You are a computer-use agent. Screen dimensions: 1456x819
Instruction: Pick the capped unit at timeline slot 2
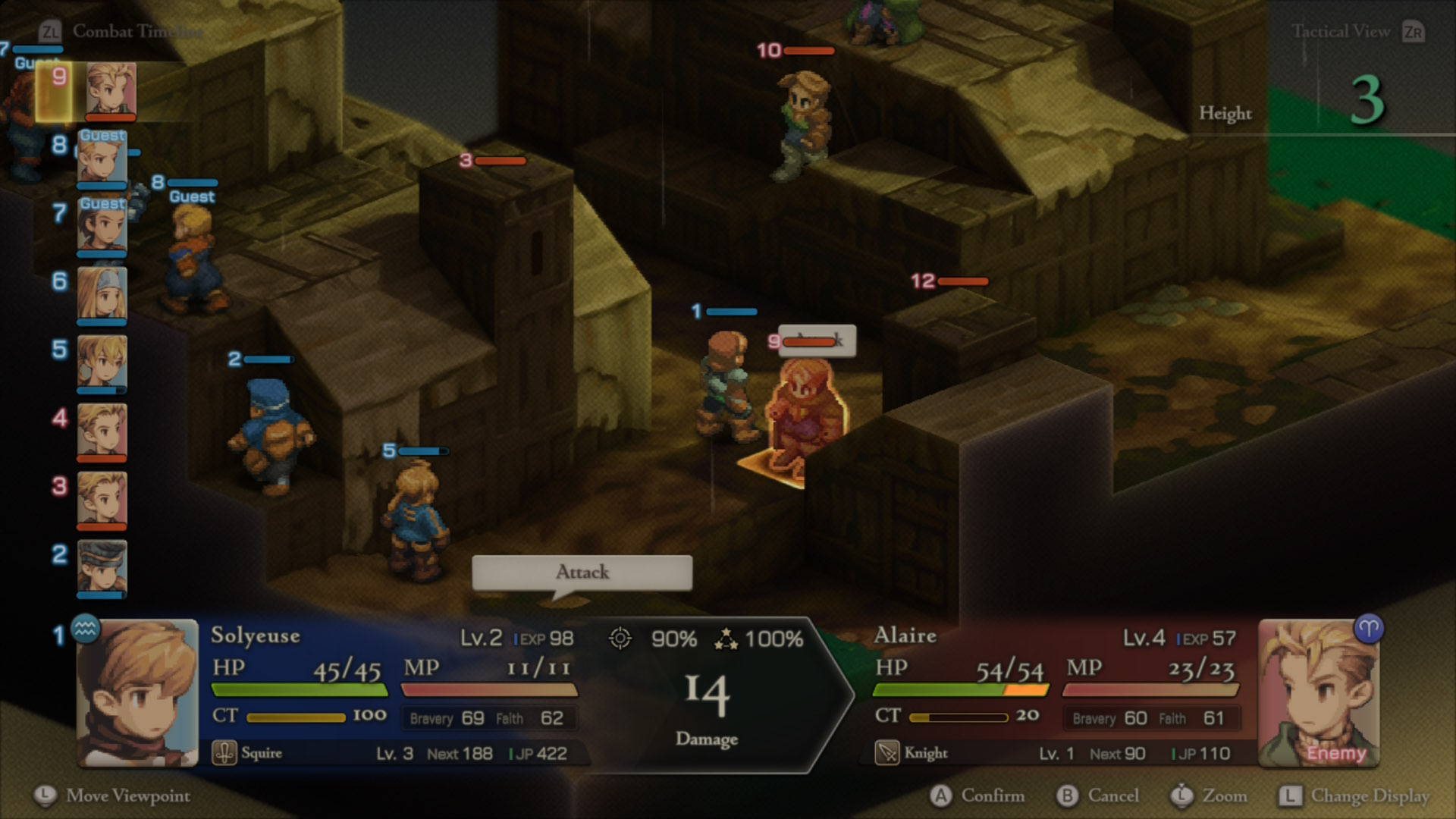click(x=102, y=566)
